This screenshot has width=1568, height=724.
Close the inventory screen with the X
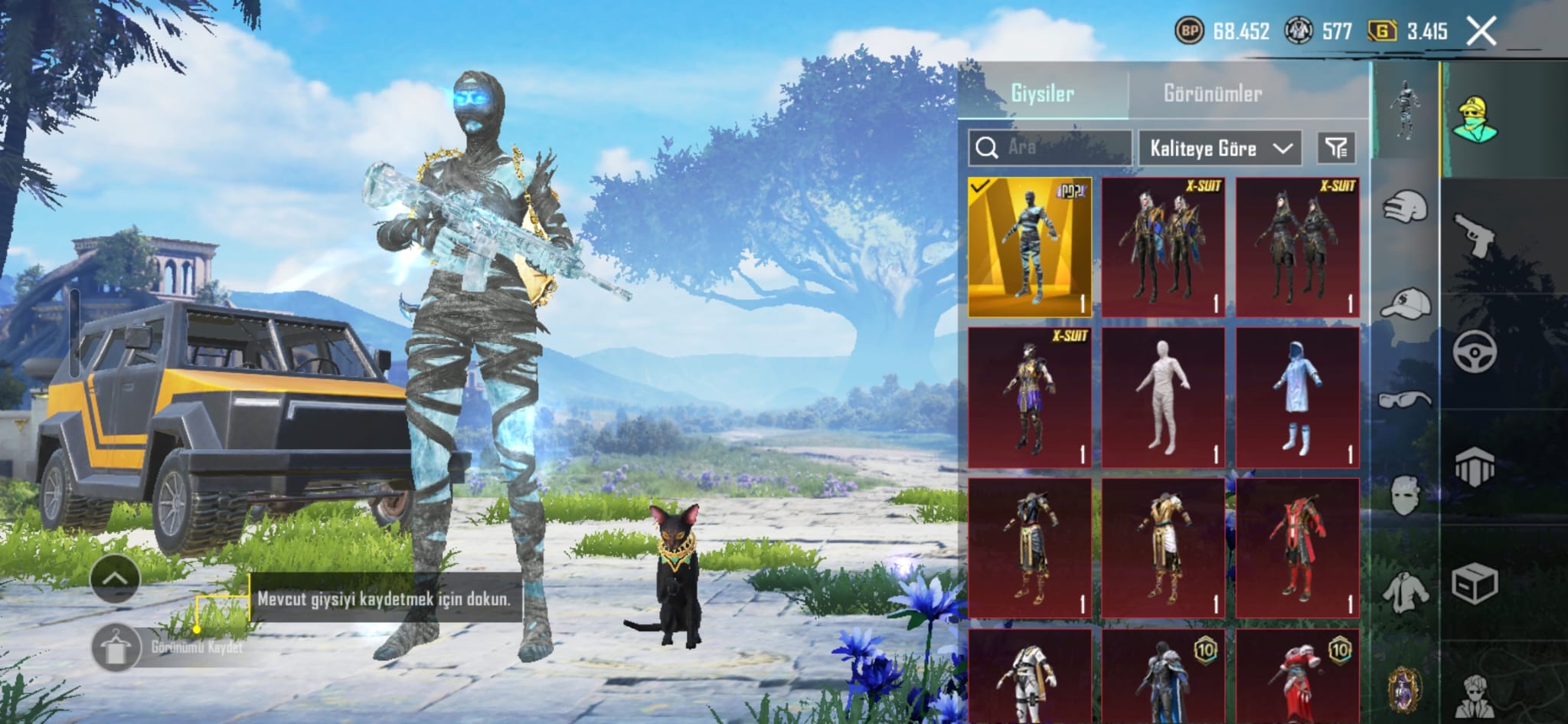pos(1481,31)
